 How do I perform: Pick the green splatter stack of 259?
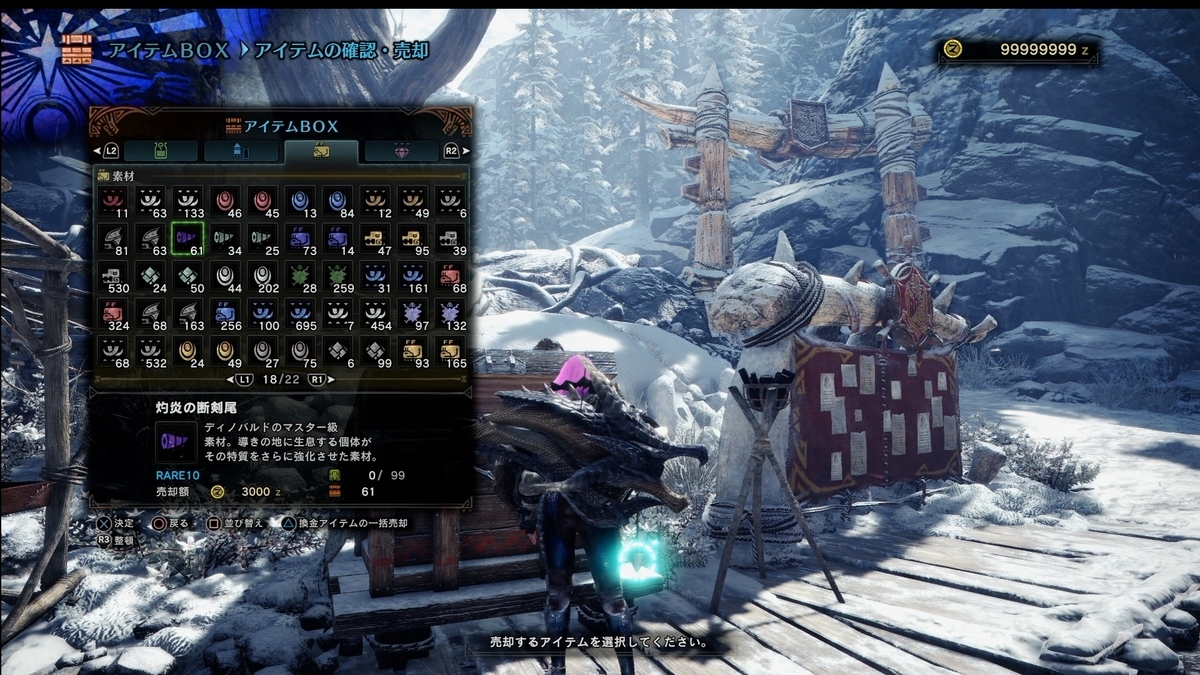pos(337,276)
